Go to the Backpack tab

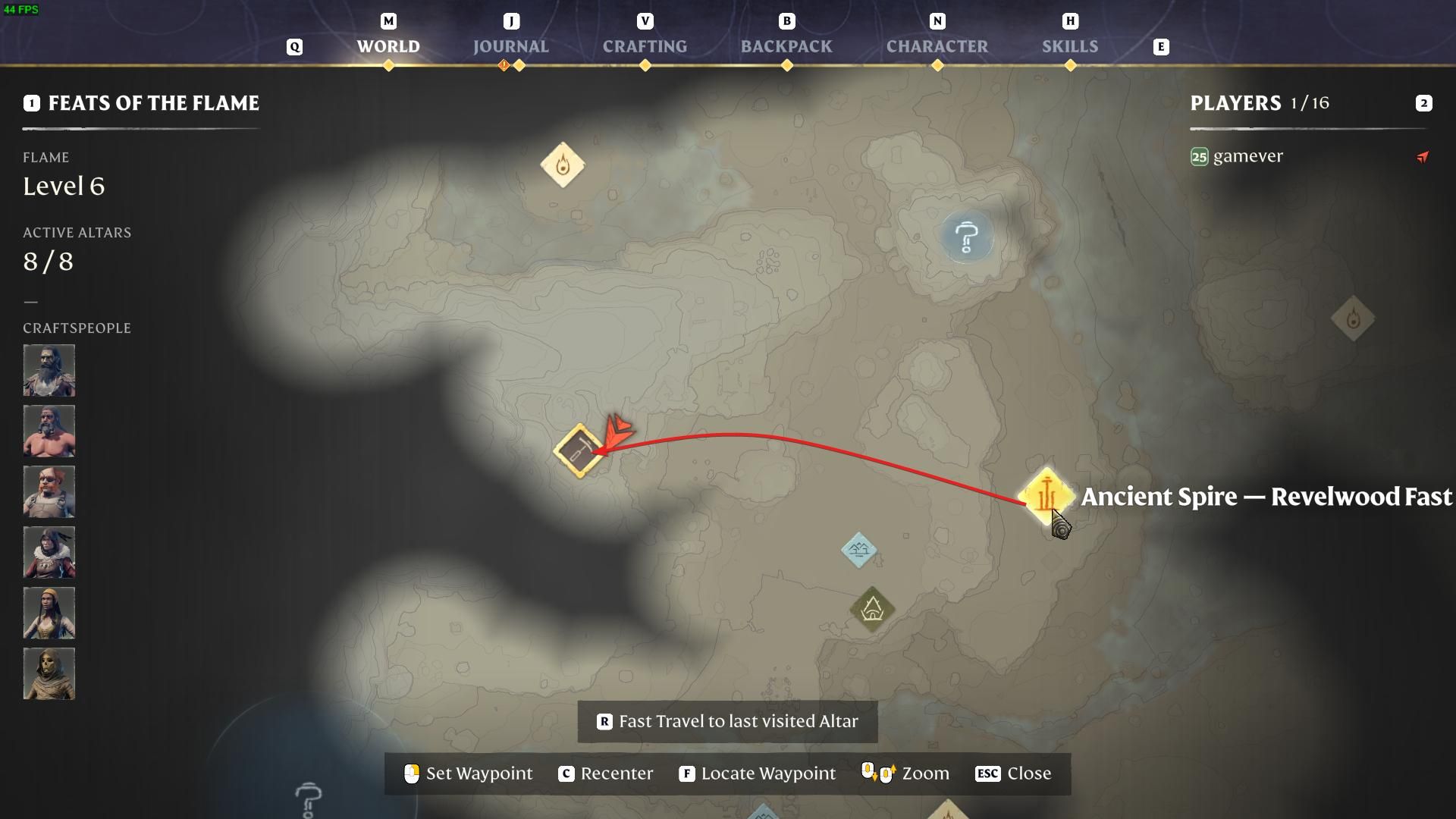[x=786, y=46]
